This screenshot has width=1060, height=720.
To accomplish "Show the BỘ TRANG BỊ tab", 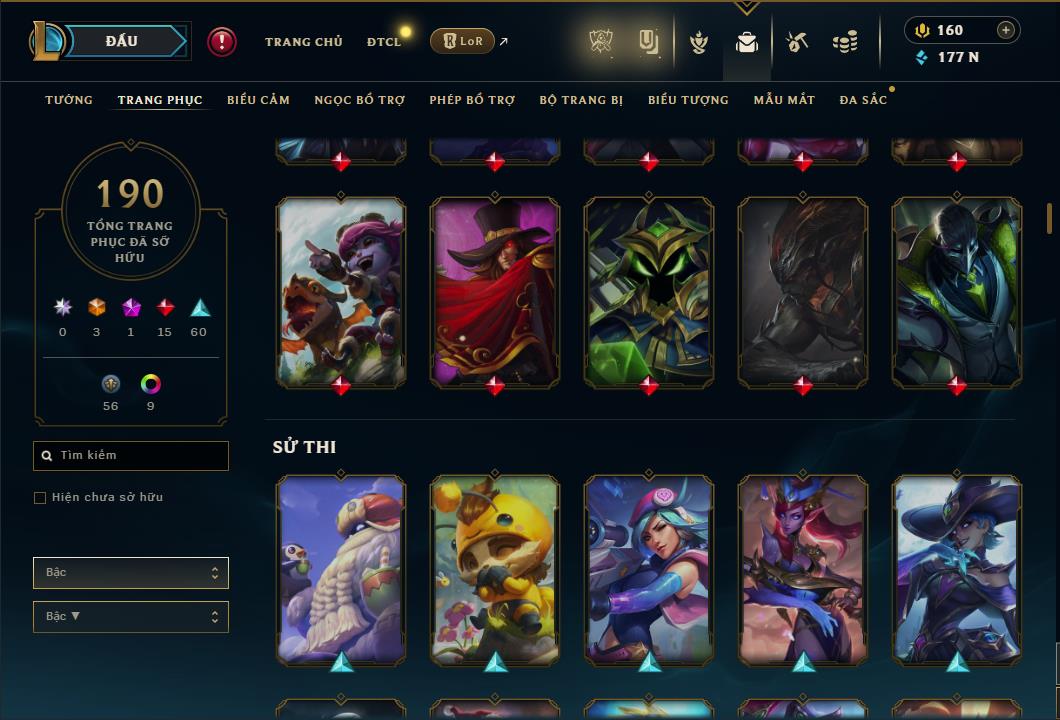I will [x=581, y=100].
